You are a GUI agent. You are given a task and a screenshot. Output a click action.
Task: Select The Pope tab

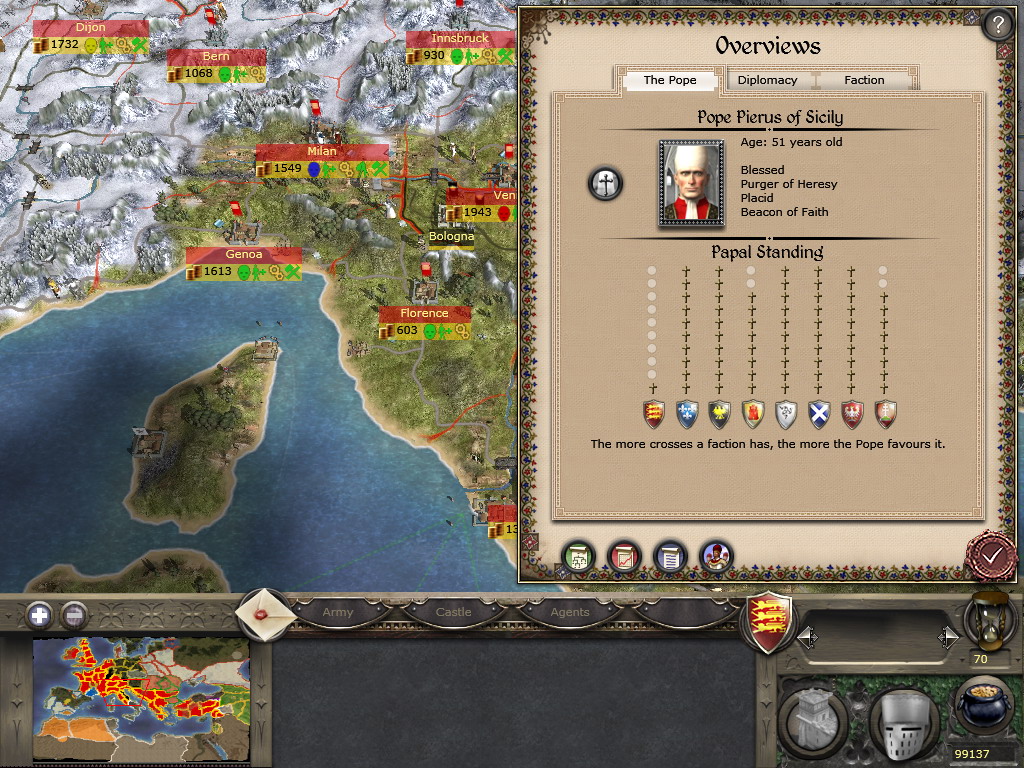(x=669, y=80)
